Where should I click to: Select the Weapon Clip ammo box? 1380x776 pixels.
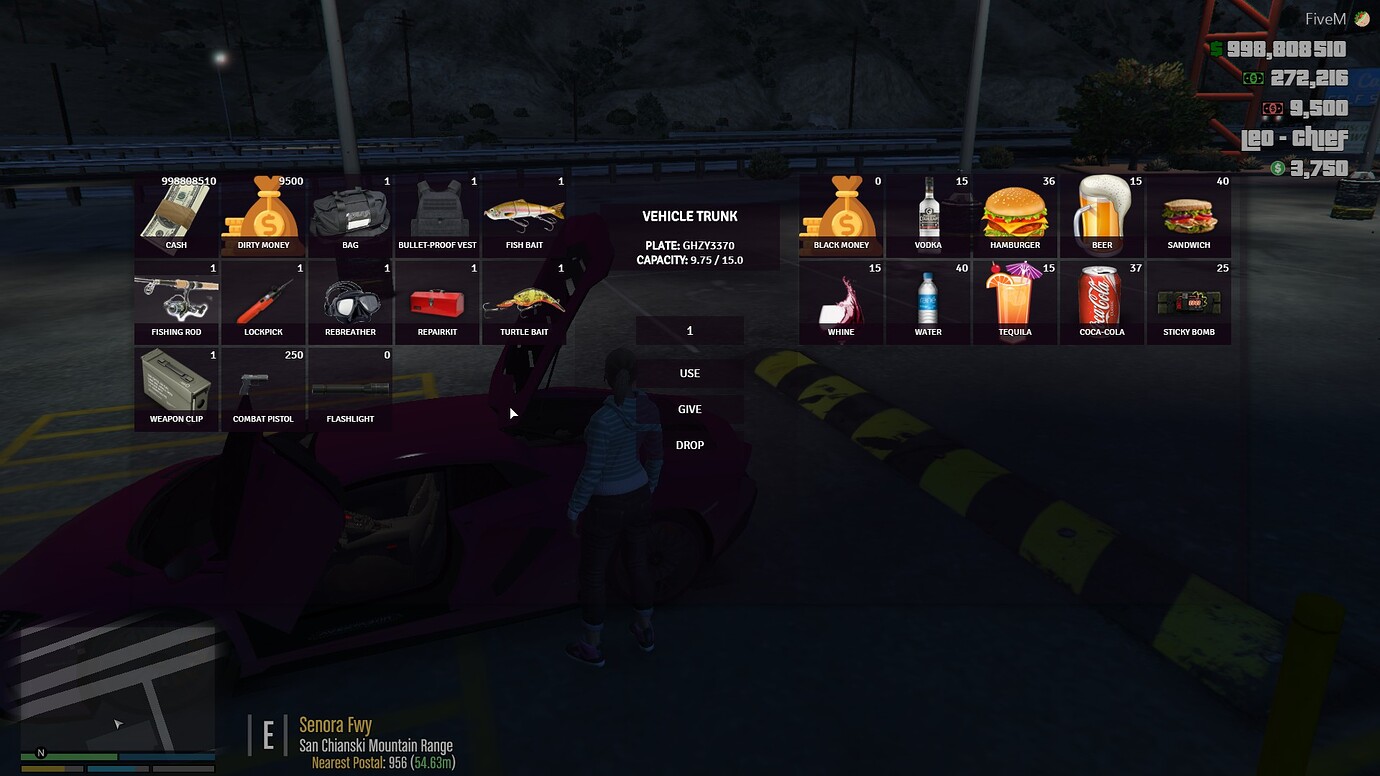click(x=177, y=386)
